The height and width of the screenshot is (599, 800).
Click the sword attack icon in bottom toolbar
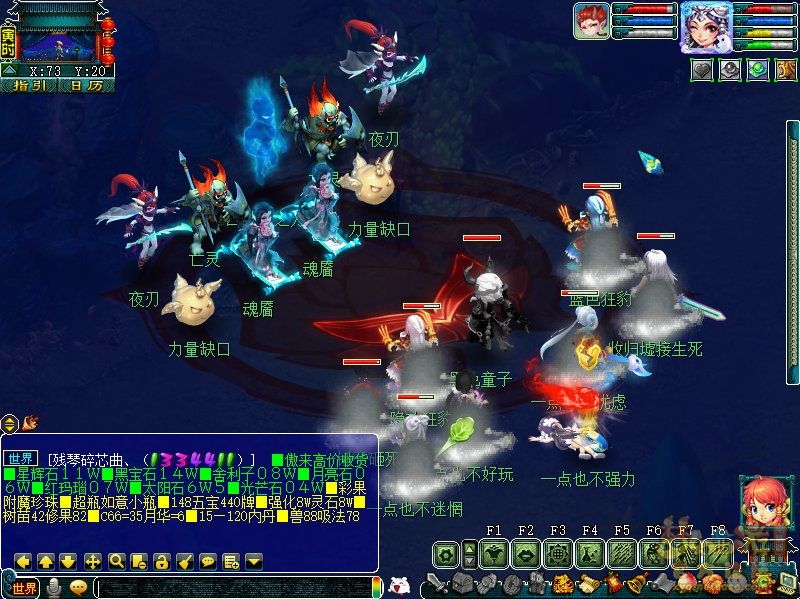437,584
